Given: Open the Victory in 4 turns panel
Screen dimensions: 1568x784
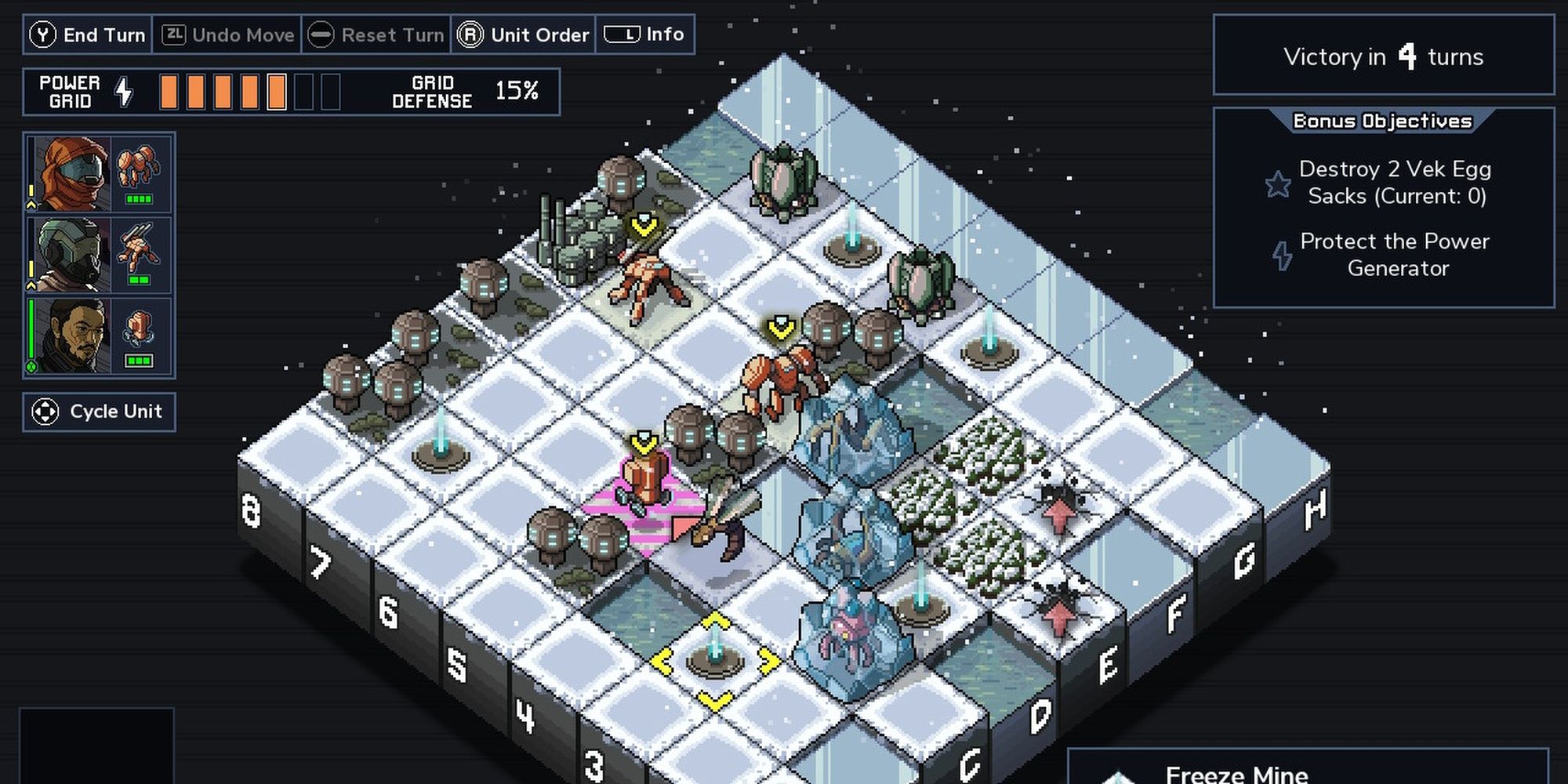Looking at the screenshot, I should click(x=1383, y=57).
